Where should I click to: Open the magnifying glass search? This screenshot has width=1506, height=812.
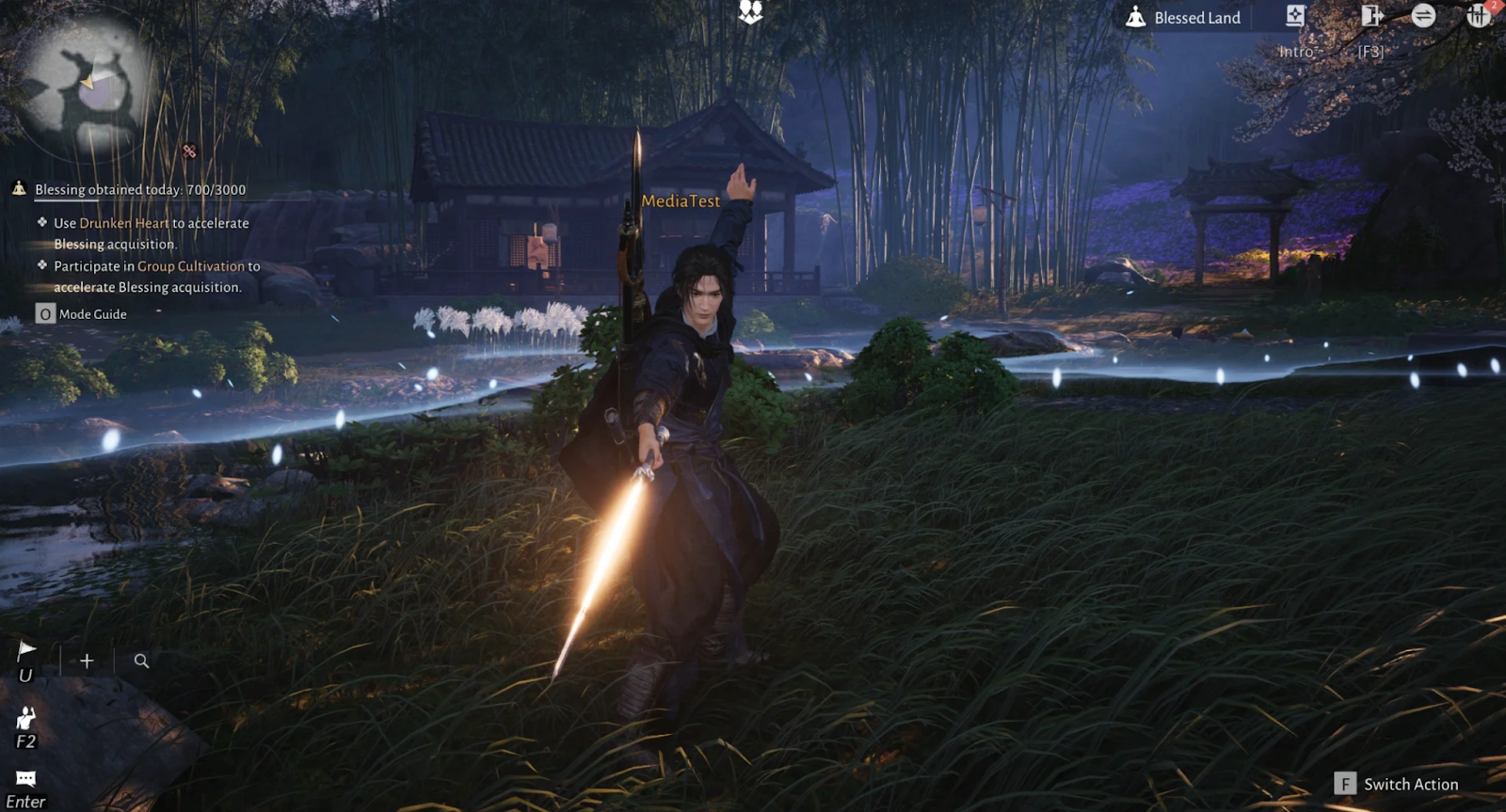click(141, 661)
